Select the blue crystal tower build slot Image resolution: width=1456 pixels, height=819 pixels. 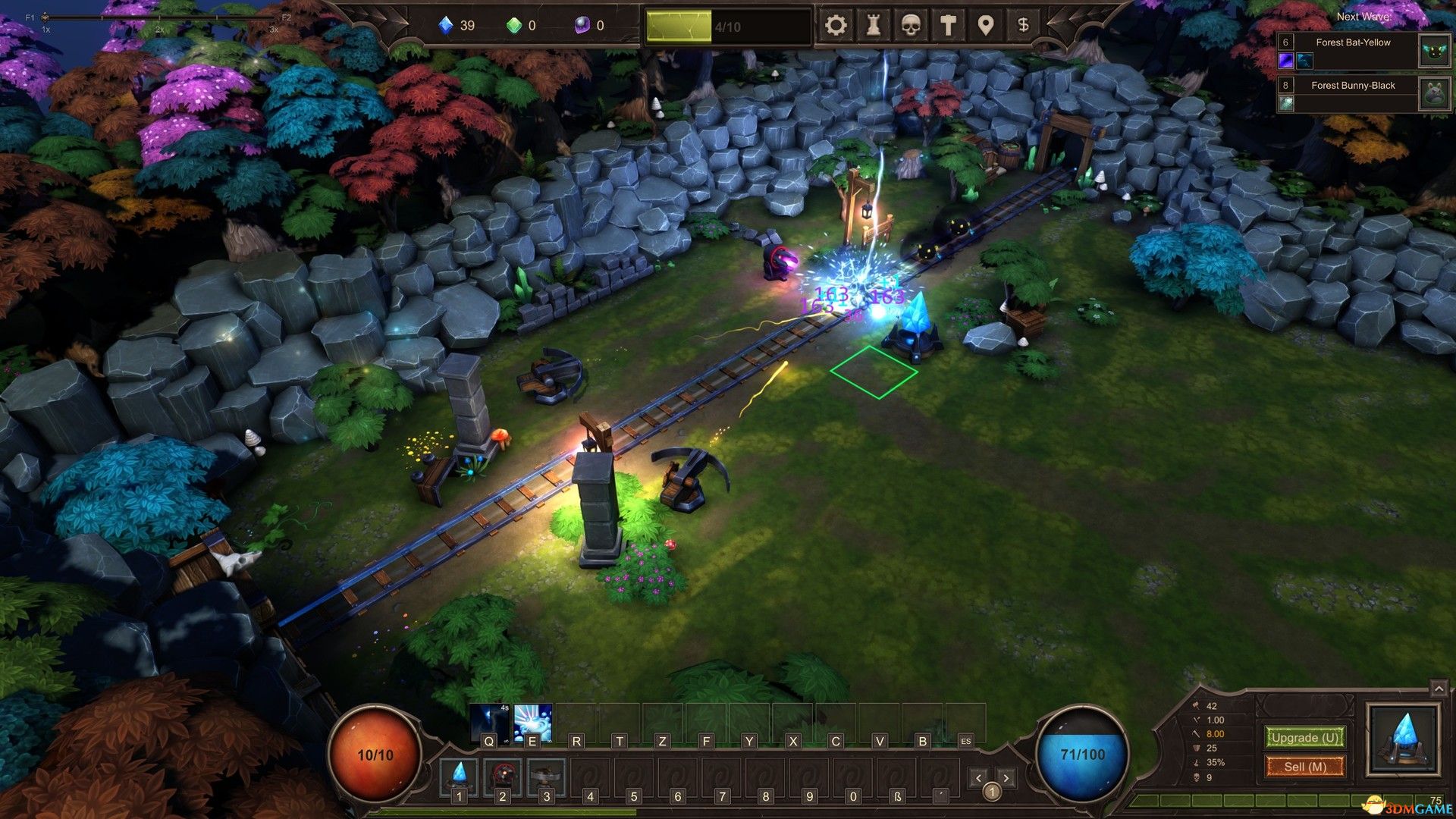coord(459,775)
